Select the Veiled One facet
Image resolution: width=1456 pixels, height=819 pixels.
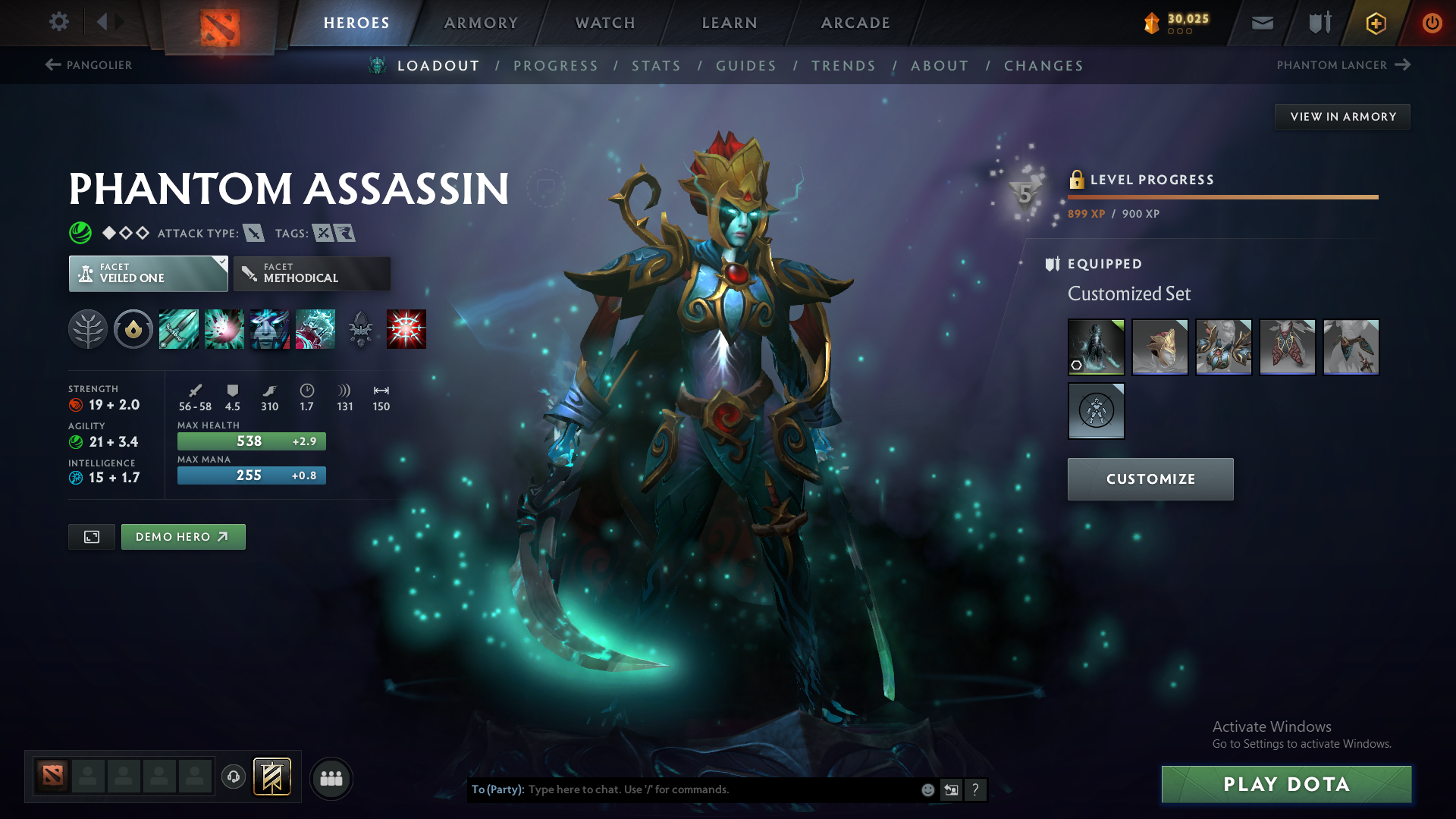tap(148, 273)
